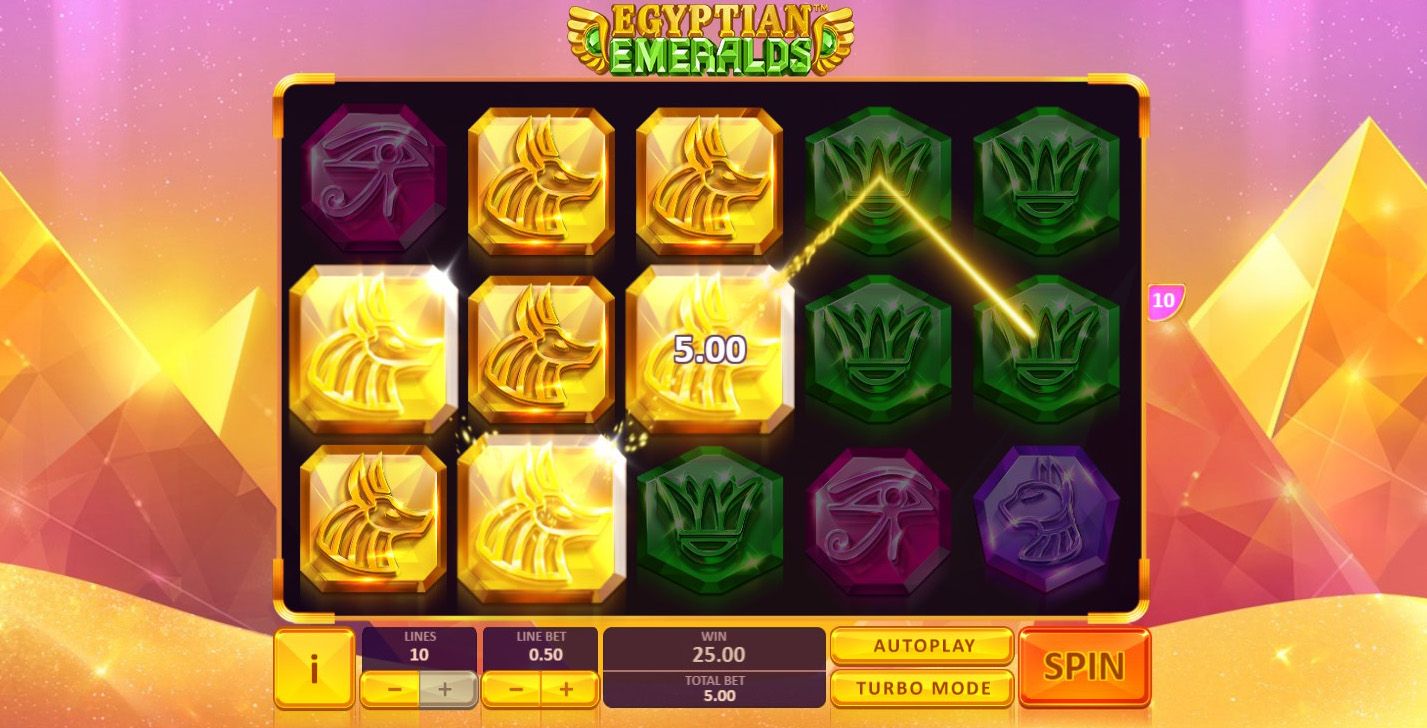Start Autoplay spins
The image size is (1427, 728).
920,646
